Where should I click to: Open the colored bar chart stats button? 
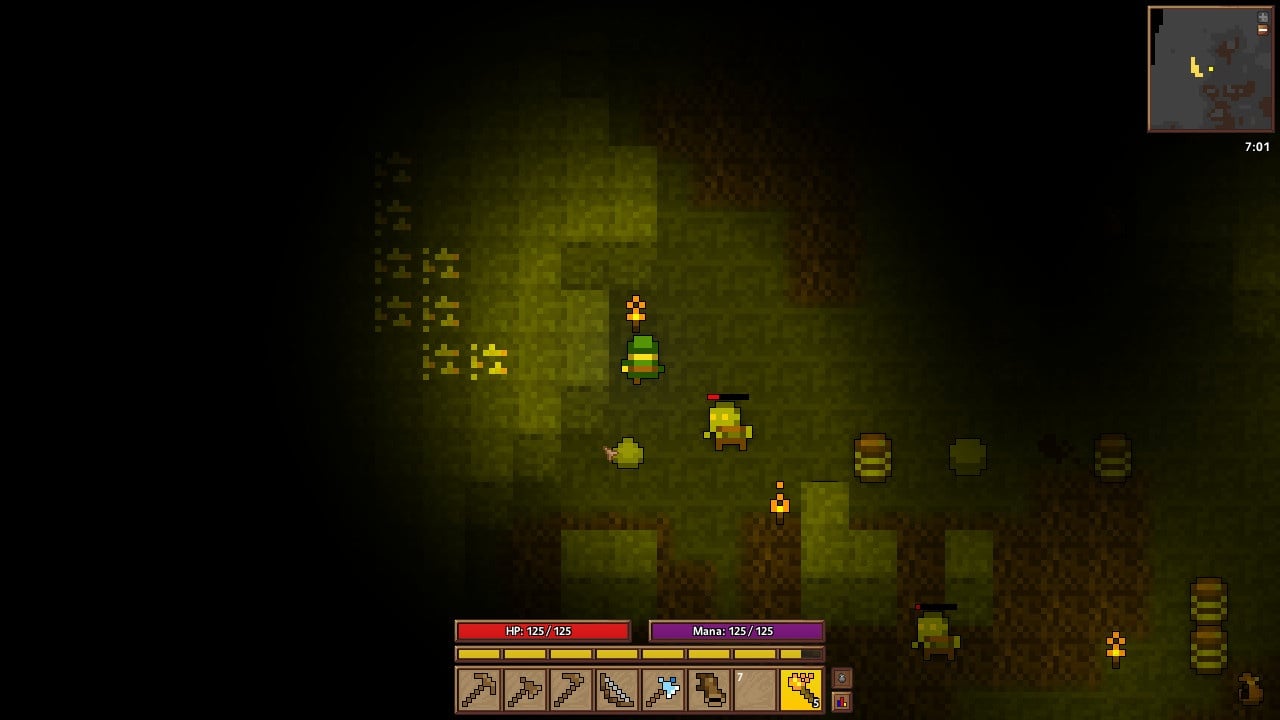pyautogui.click(x=842, y=702)
